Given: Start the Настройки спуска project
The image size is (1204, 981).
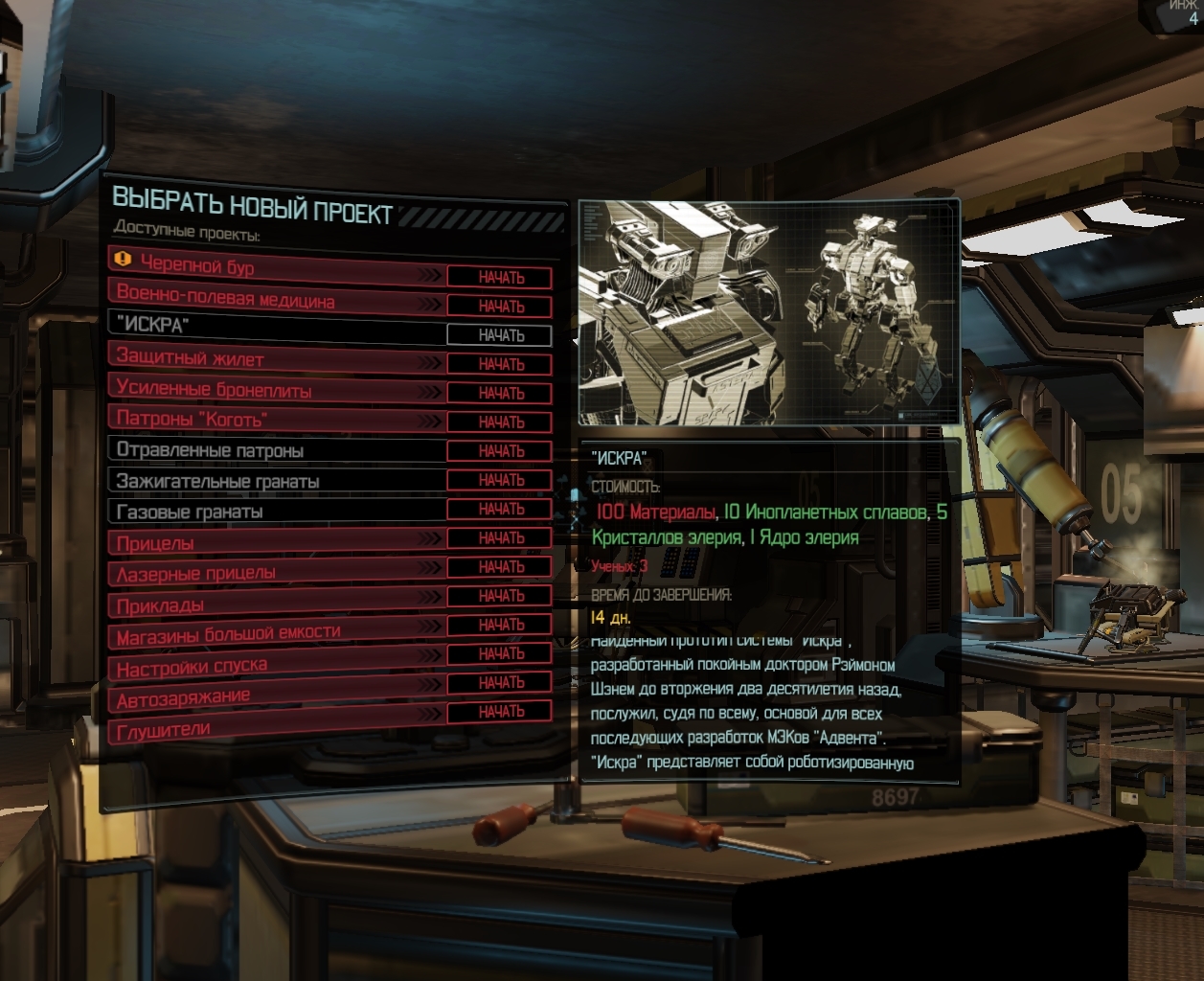Looking at the screenshot, I should 501,653.
